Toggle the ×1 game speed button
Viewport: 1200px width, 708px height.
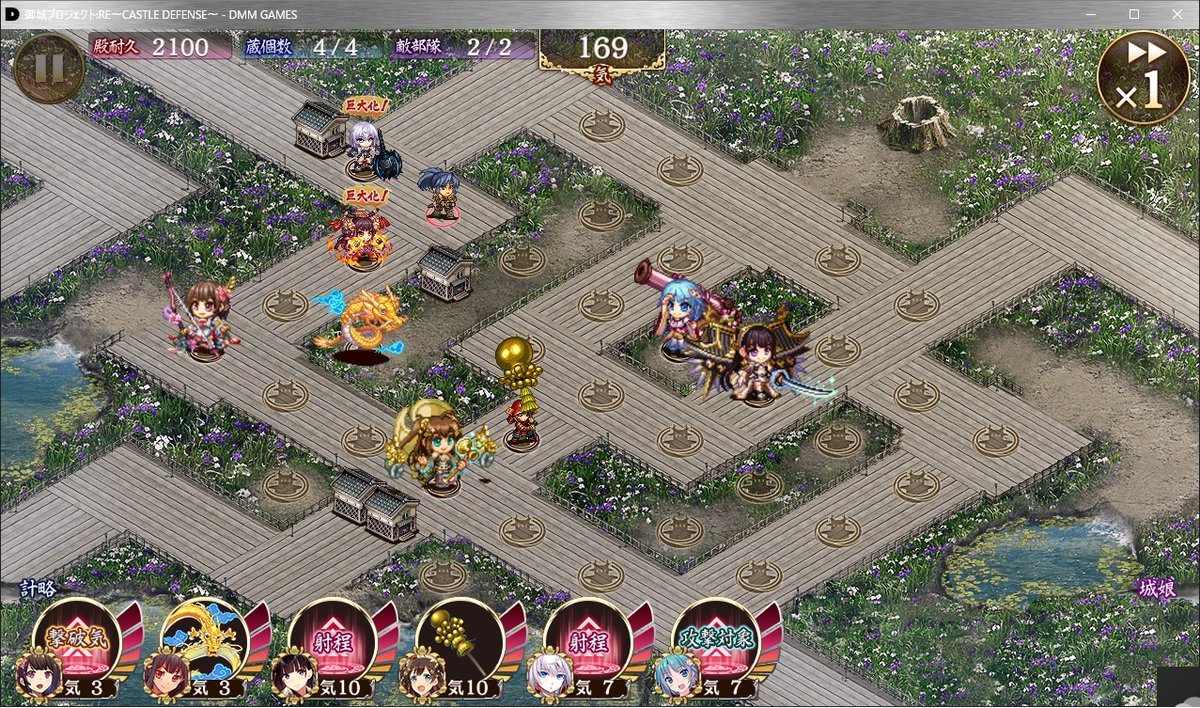(1143, 78)
